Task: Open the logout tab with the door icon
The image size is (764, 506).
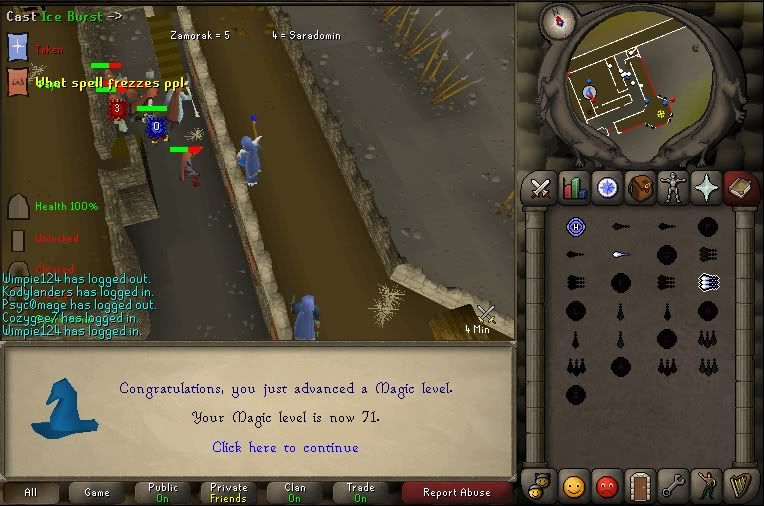Action: (x=641, y=485)
